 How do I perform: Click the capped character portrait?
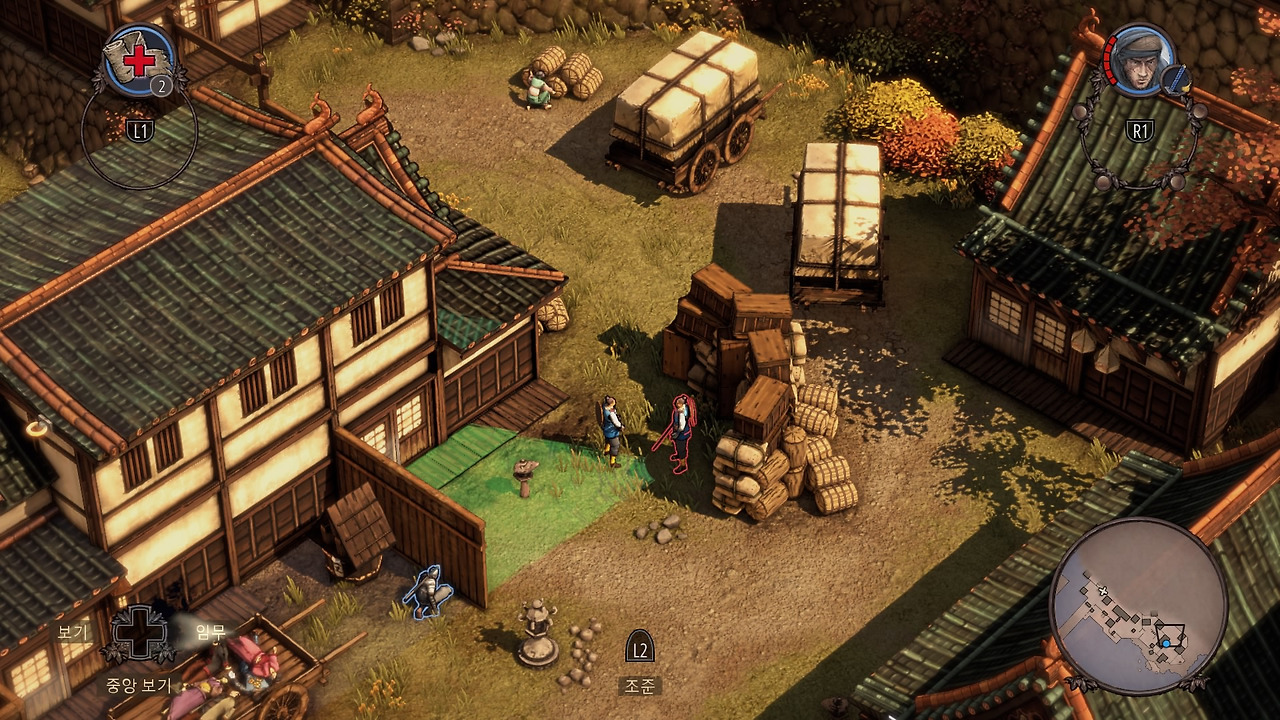click(1139, 59)
